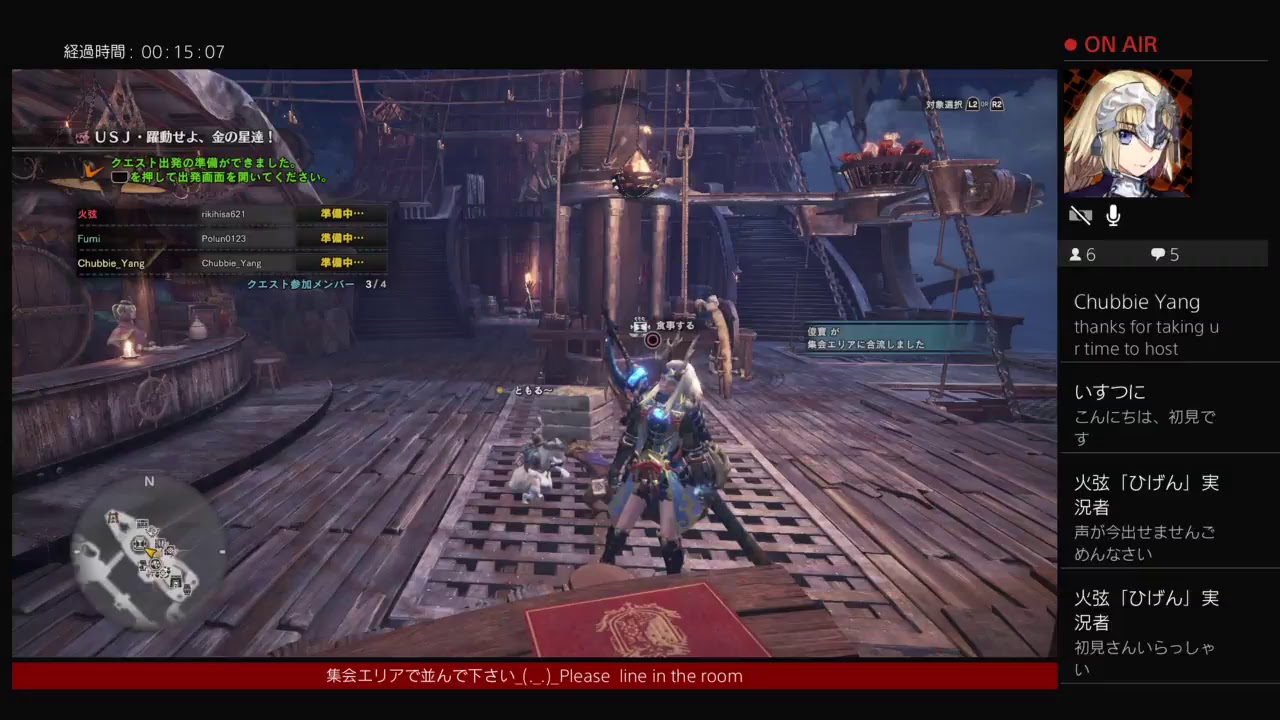Toggle the crossed-out camera icon
Viewport: 1280px width, 720px height.
click(1080, 215)
